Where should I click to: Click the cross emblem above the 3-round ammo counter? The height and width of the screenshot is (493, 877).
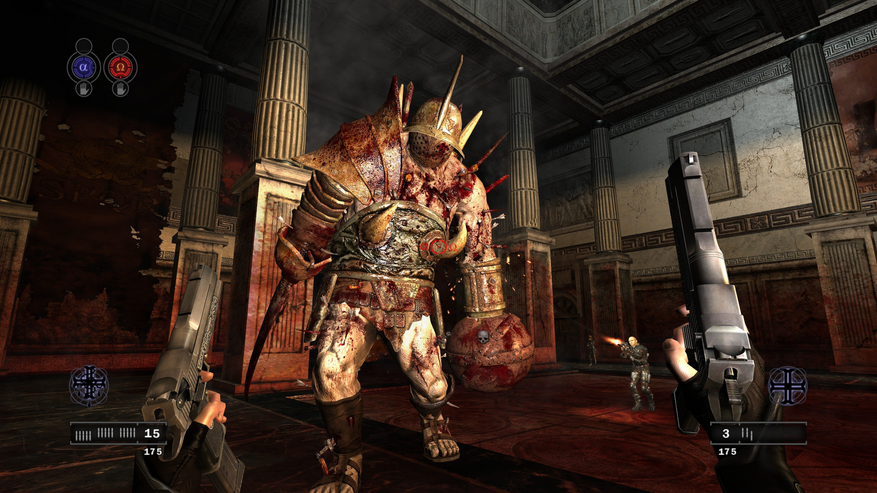pos(786,386)
